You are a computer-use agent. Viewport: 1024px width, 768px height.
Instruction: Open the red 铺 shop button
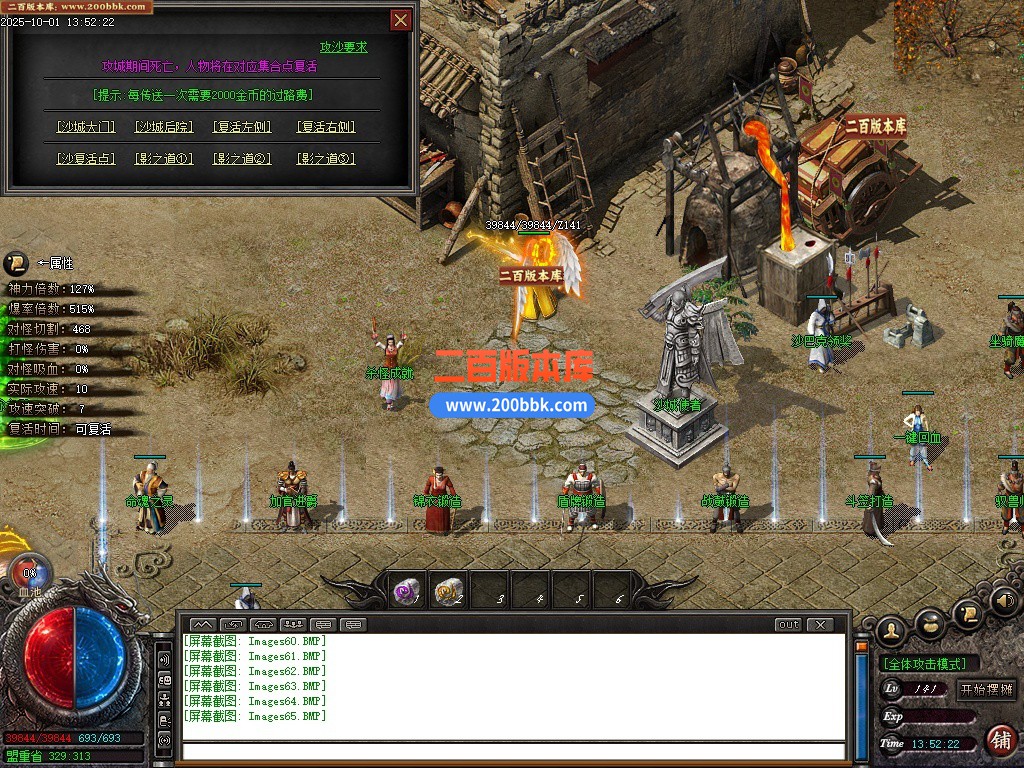click(x=1000, y=740)
